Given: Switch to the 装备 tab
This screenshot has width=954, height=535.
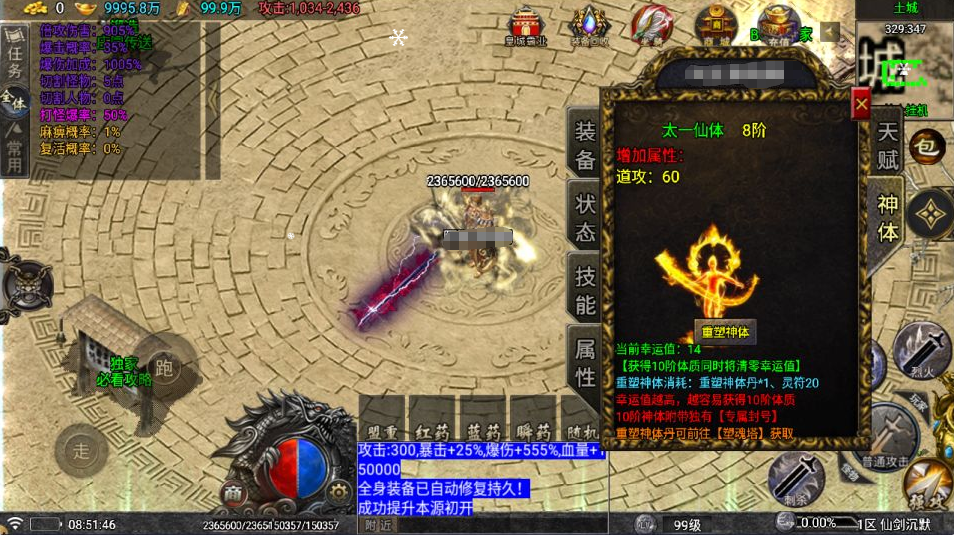Looking at the screenshot, I should (x=585, y=143).
